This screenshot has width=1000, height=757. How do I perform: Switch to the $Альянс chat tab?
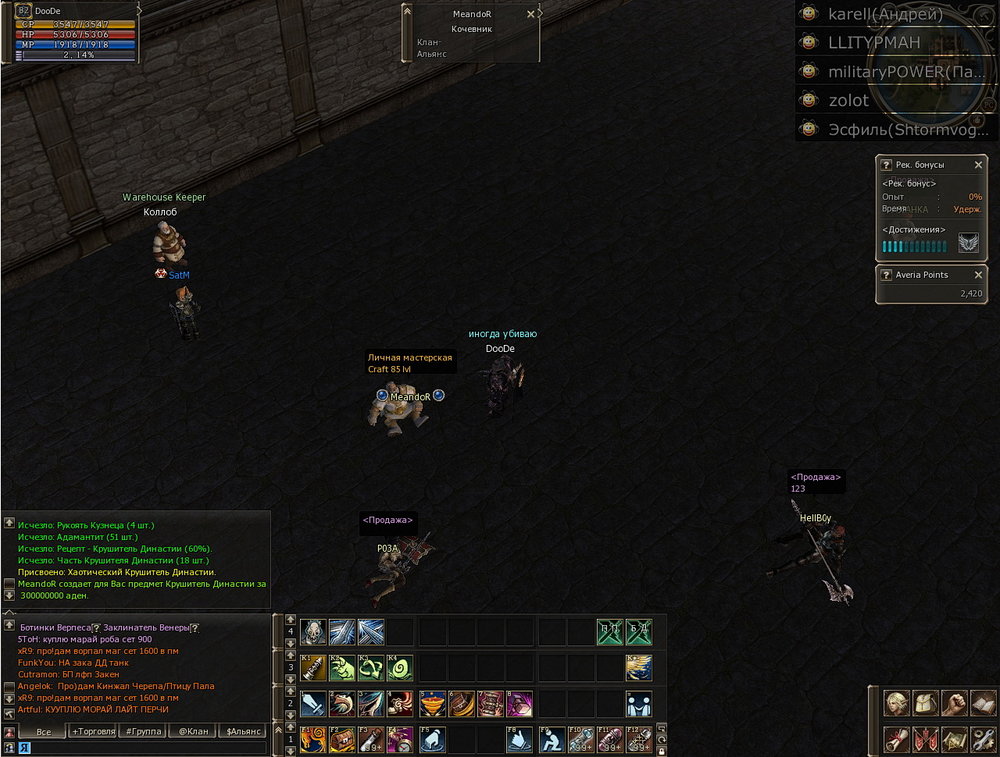coord(243,732)
